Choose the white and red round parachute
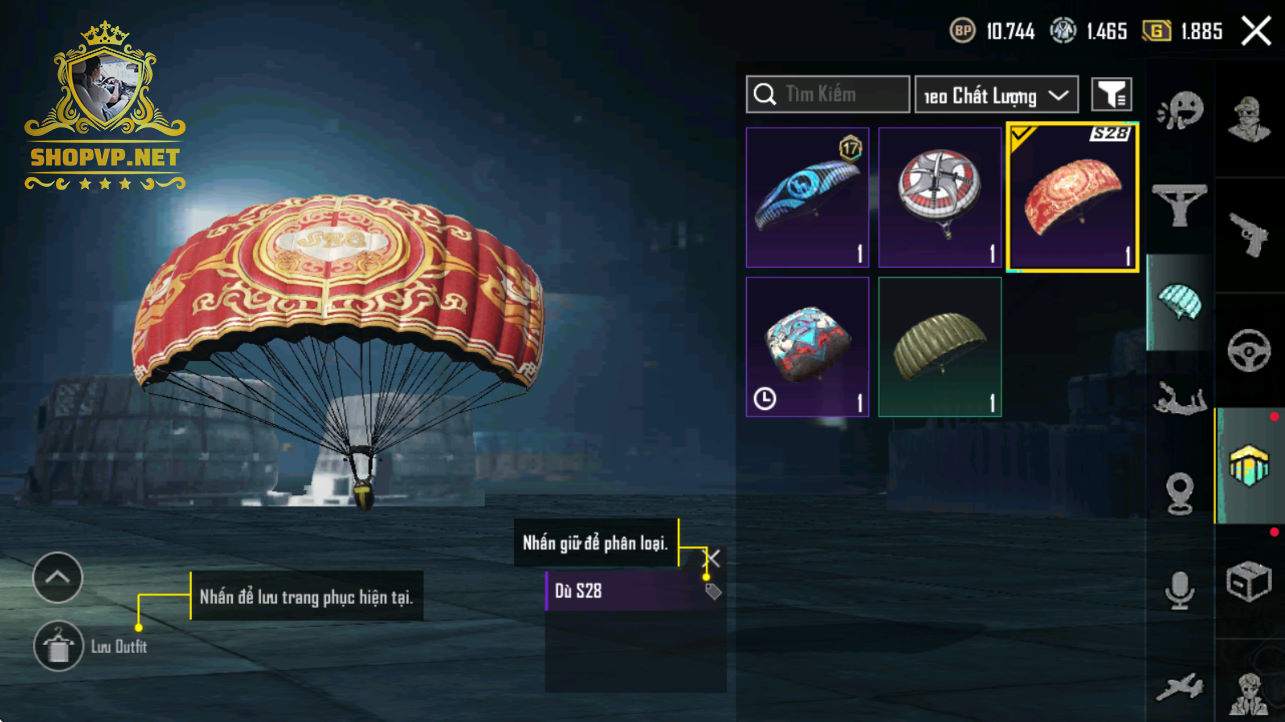 point(940,197)
